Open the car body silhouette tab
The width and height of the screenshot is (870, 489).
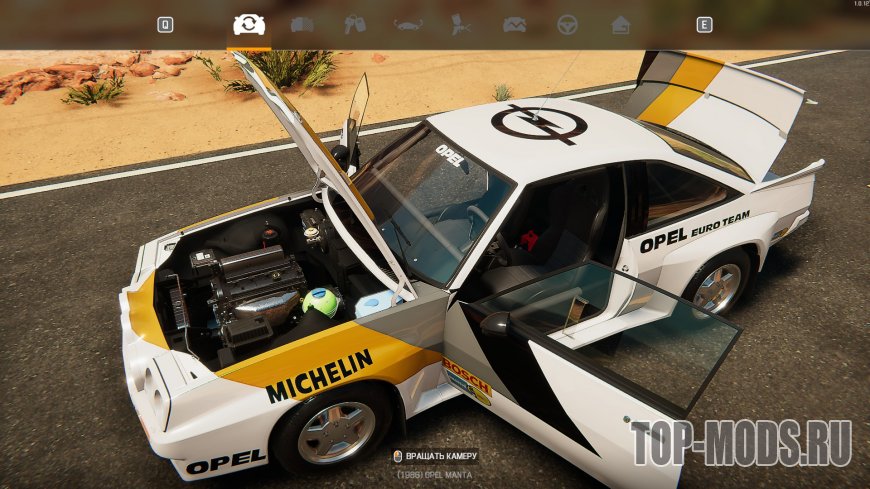point(408,24)
